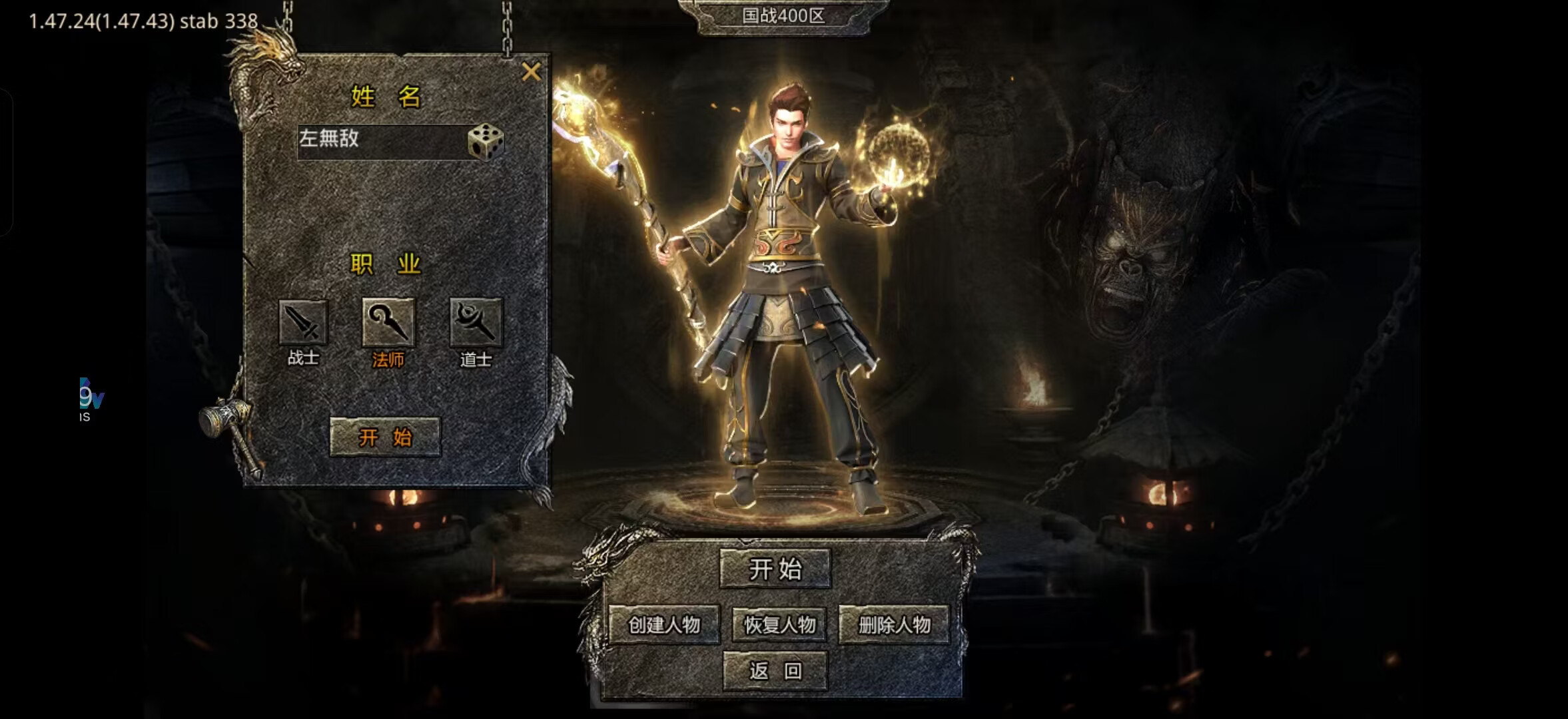
Task: Pick the 道士 taoist class
Action: click(476, 324)
